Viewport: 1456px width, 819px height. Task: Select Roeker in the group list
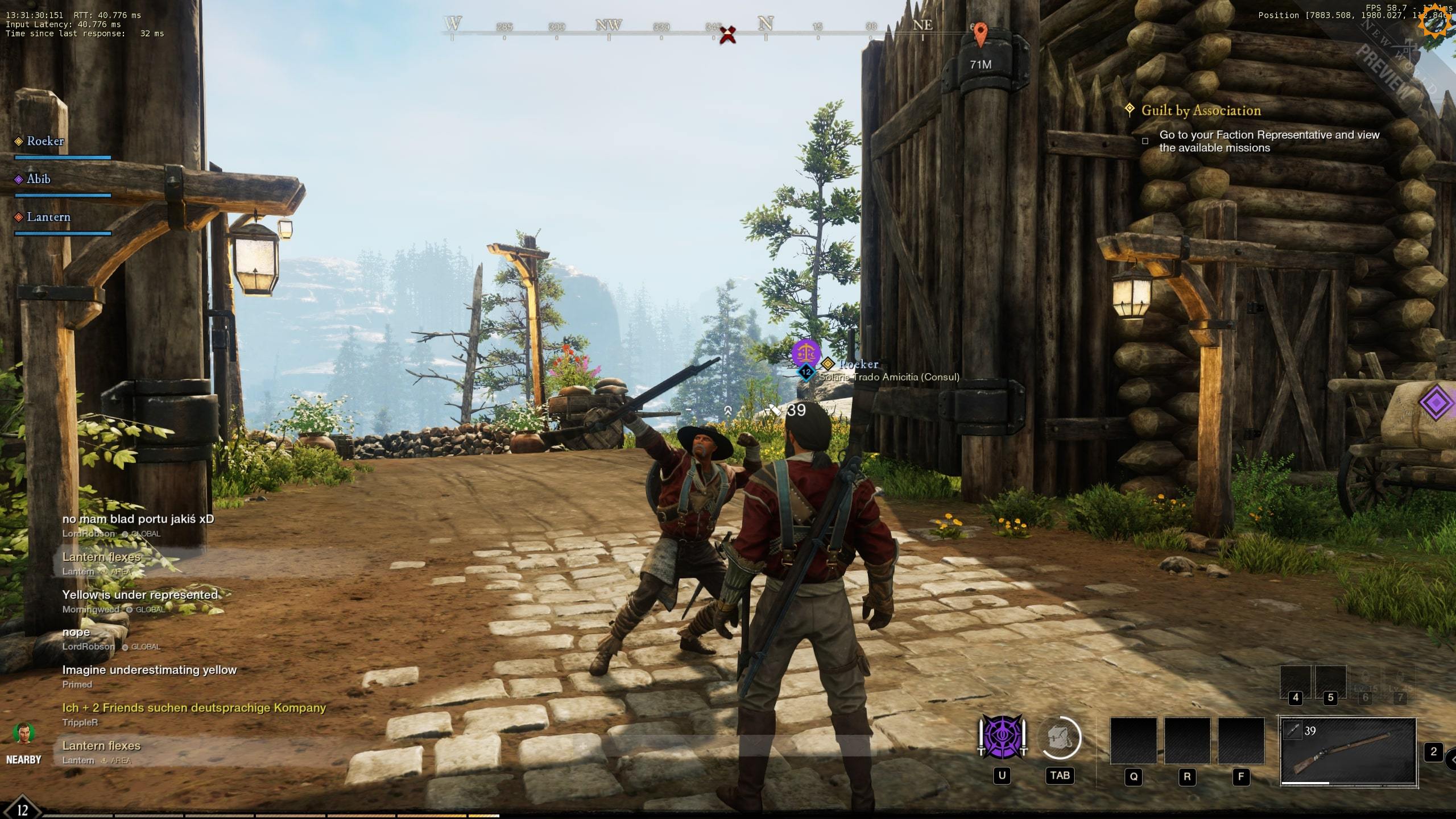click(45, 141)
